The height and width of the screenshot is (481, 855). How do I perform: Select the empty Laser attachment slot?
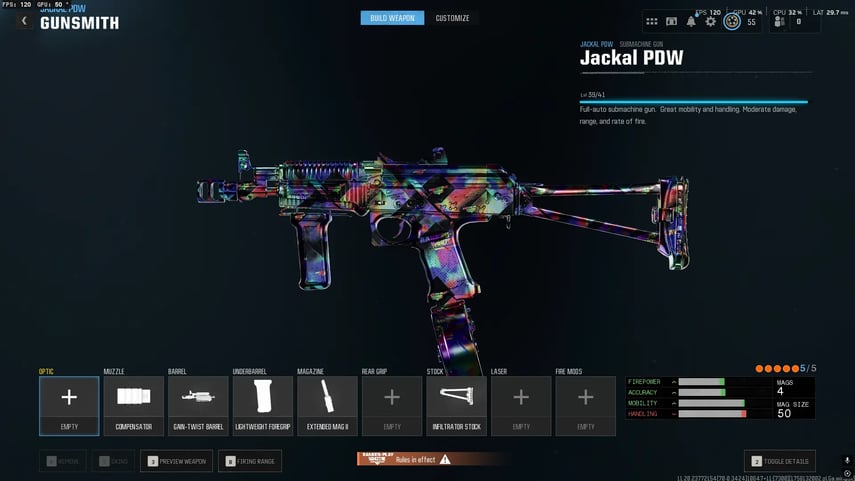pos(521,405)
